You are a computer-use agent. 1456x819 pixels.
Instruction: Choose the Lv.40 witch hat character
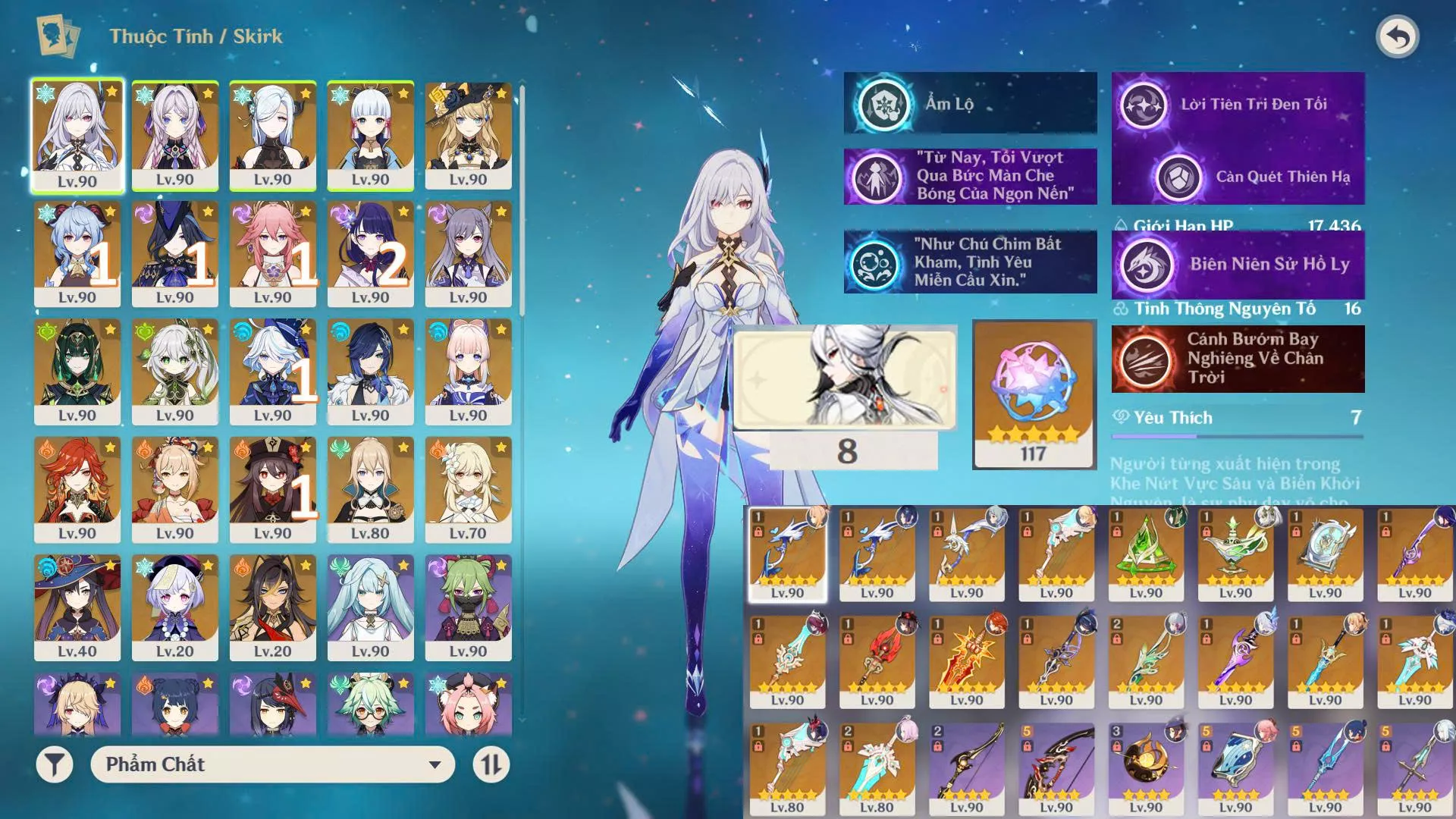pos(77,607)
